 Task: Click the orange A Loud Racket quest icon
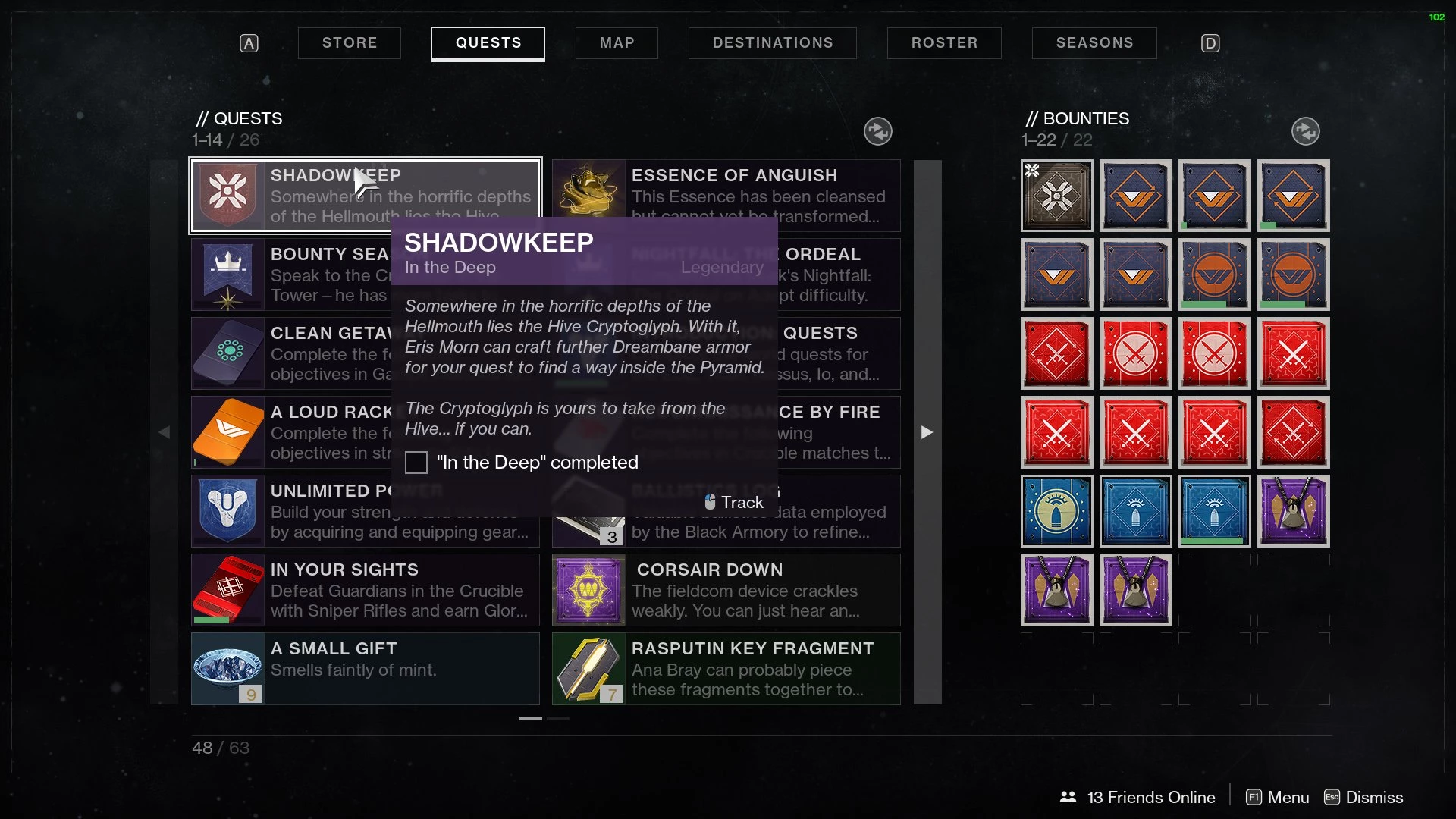point(227,432)
